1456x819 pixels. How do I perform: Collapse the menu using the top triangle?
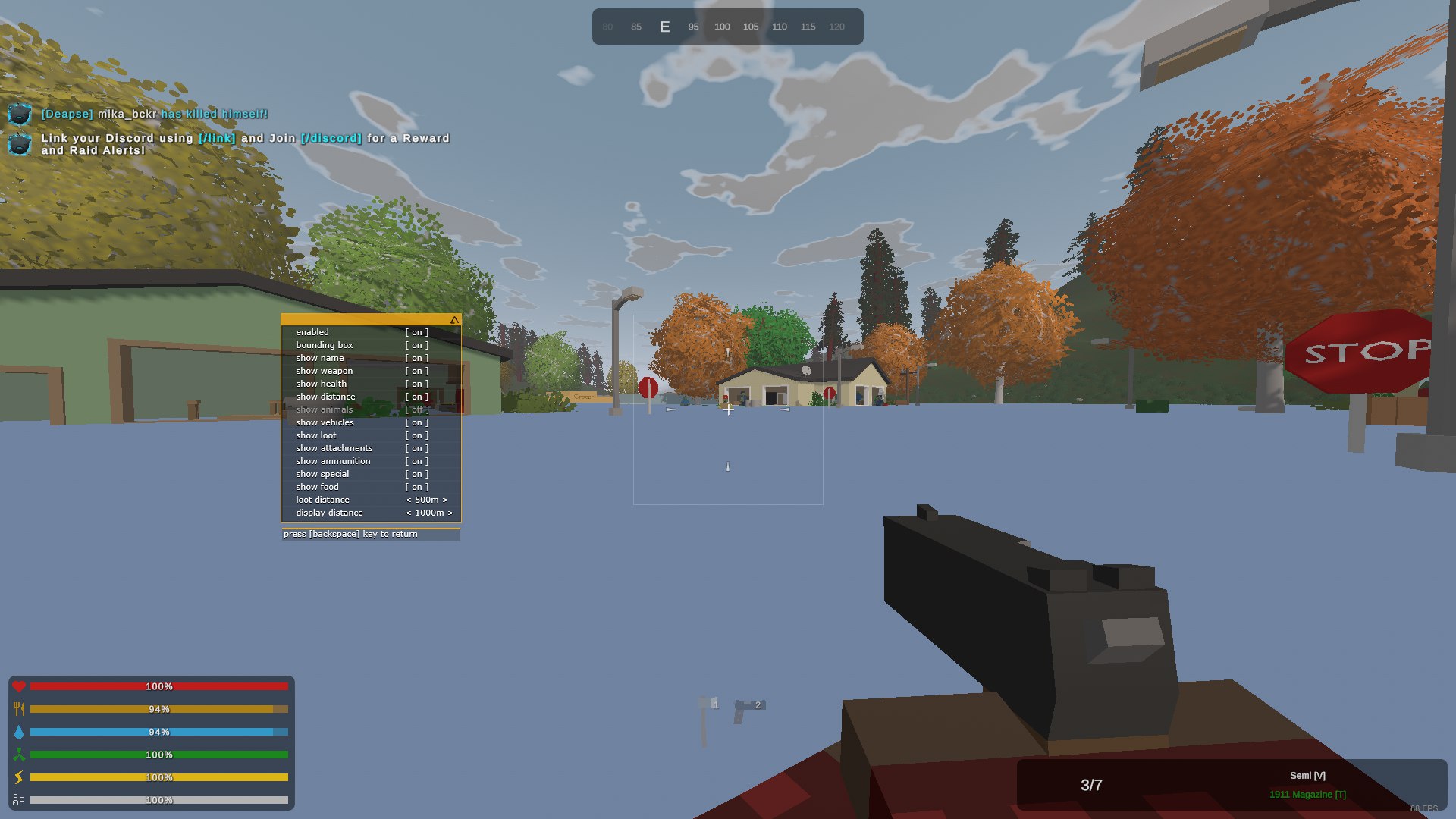coord(453,319)
